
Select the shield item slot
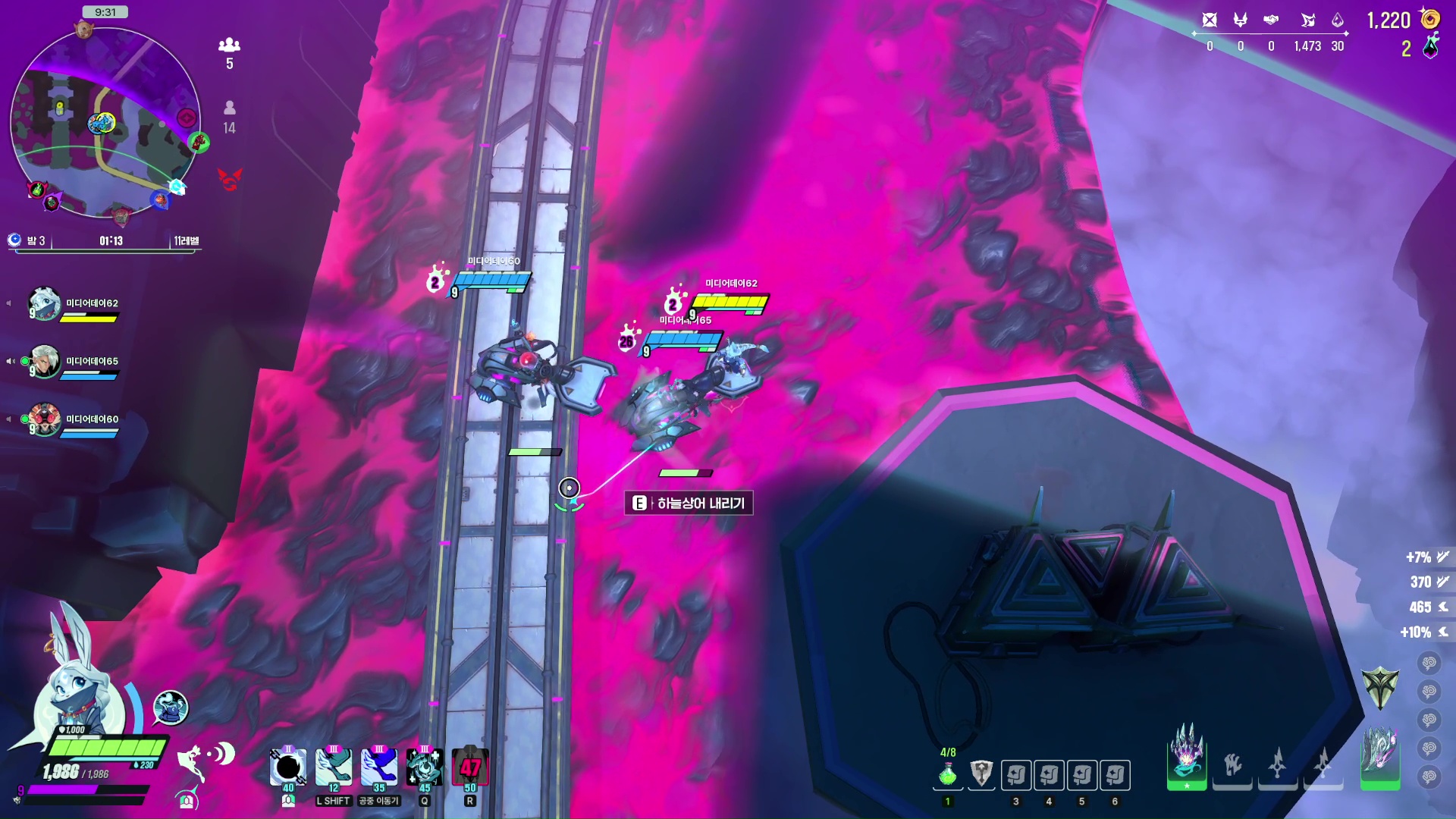pos(981,774)
